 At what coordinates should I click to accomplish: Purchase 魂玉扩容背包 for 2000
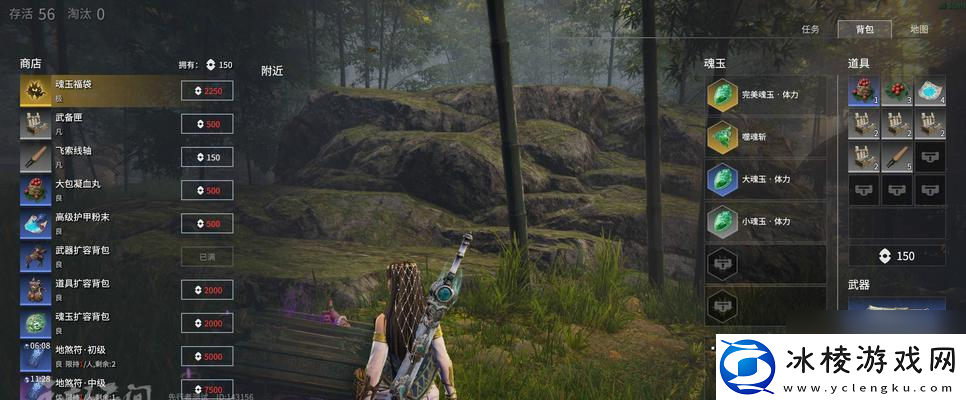coord(207,323)
